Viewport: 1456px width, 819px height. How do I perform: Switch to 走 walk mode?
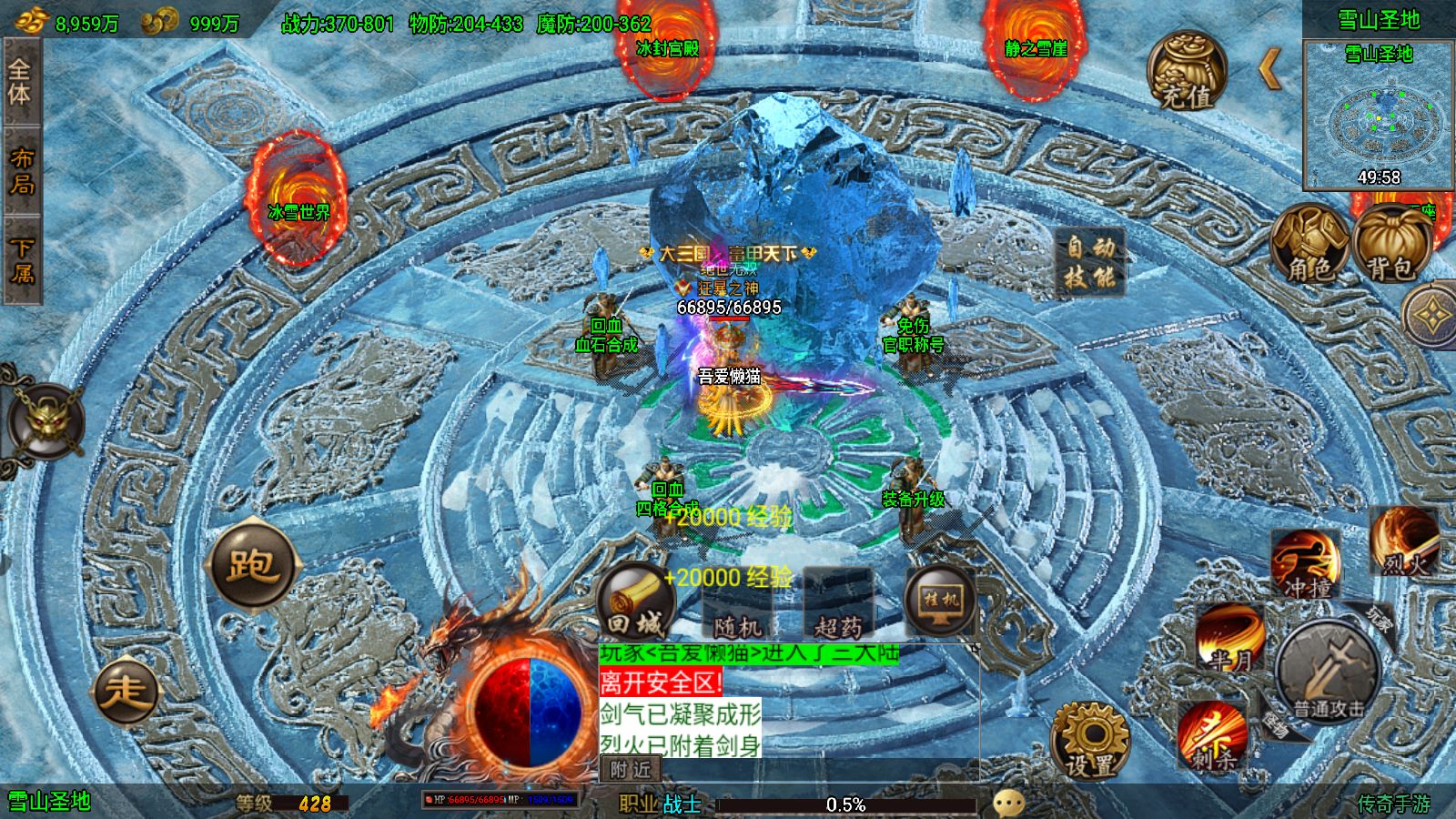pyautogui.click(x=126, y=692)
